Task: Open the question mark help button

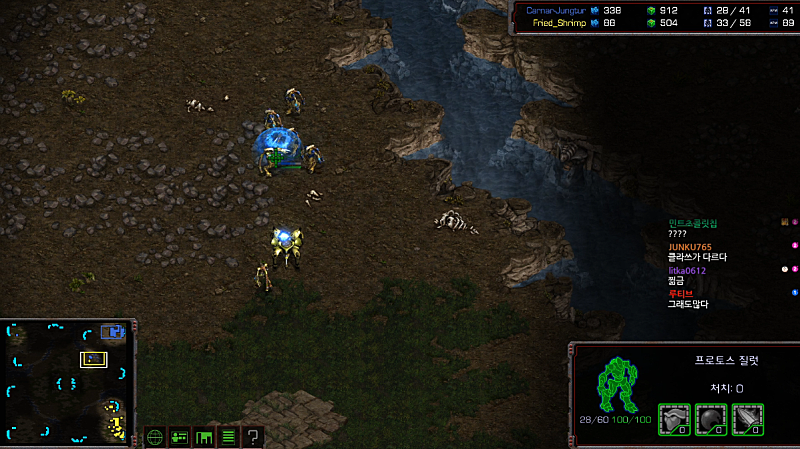Action: [x=253, y=437]
